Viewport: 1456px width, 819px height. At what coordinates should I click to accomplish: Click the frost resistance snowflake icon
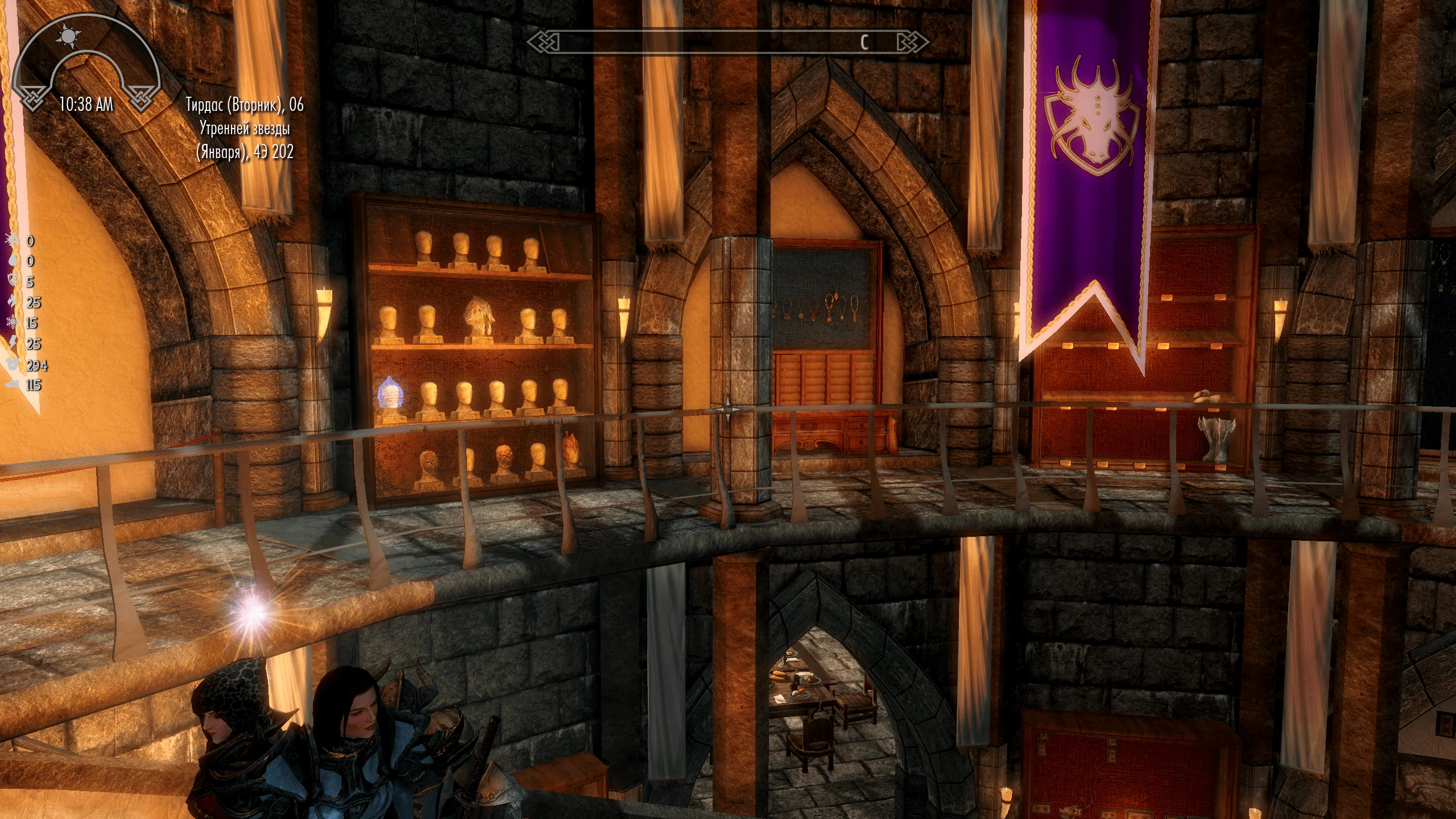coord(13,323)
